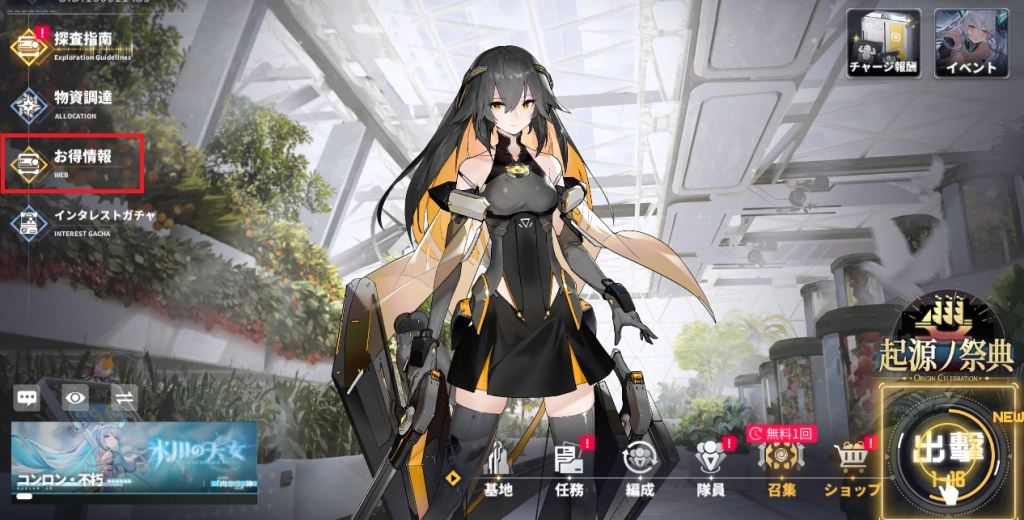The image size is (1024, 520).
Task: Toggle the eye icon to hide interface
Action: 76,398
